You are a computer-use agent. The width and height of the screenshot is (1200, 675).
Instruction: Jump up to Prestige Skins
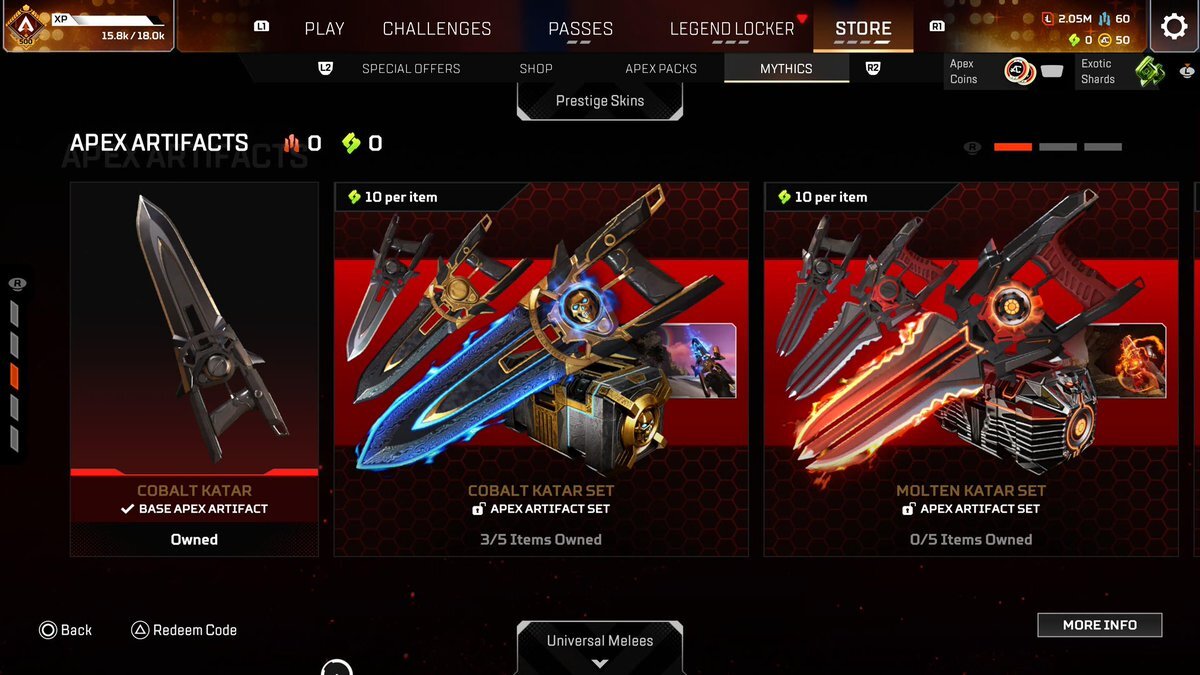600,101
